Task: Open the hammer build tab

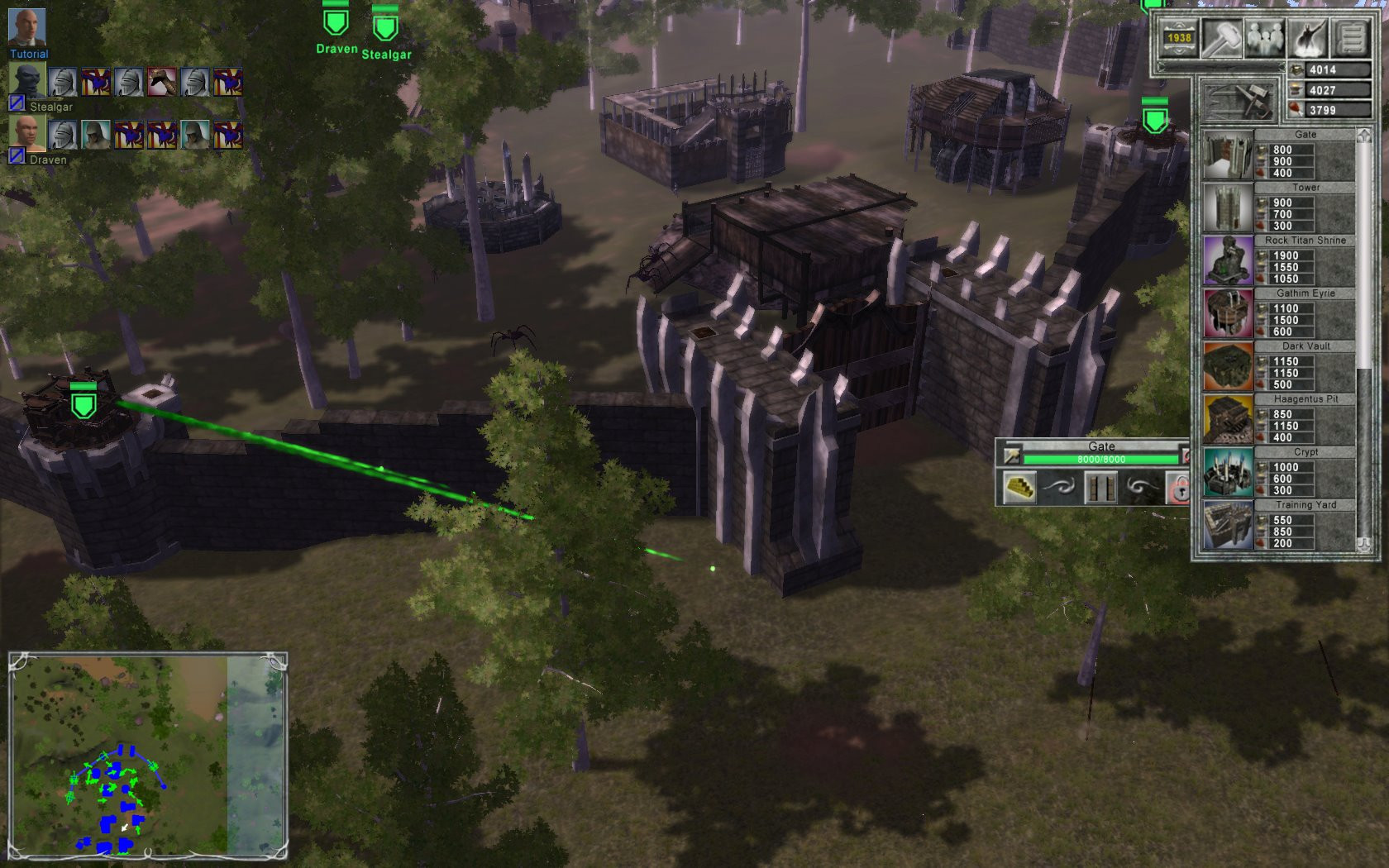Action: pos(1222,37)
